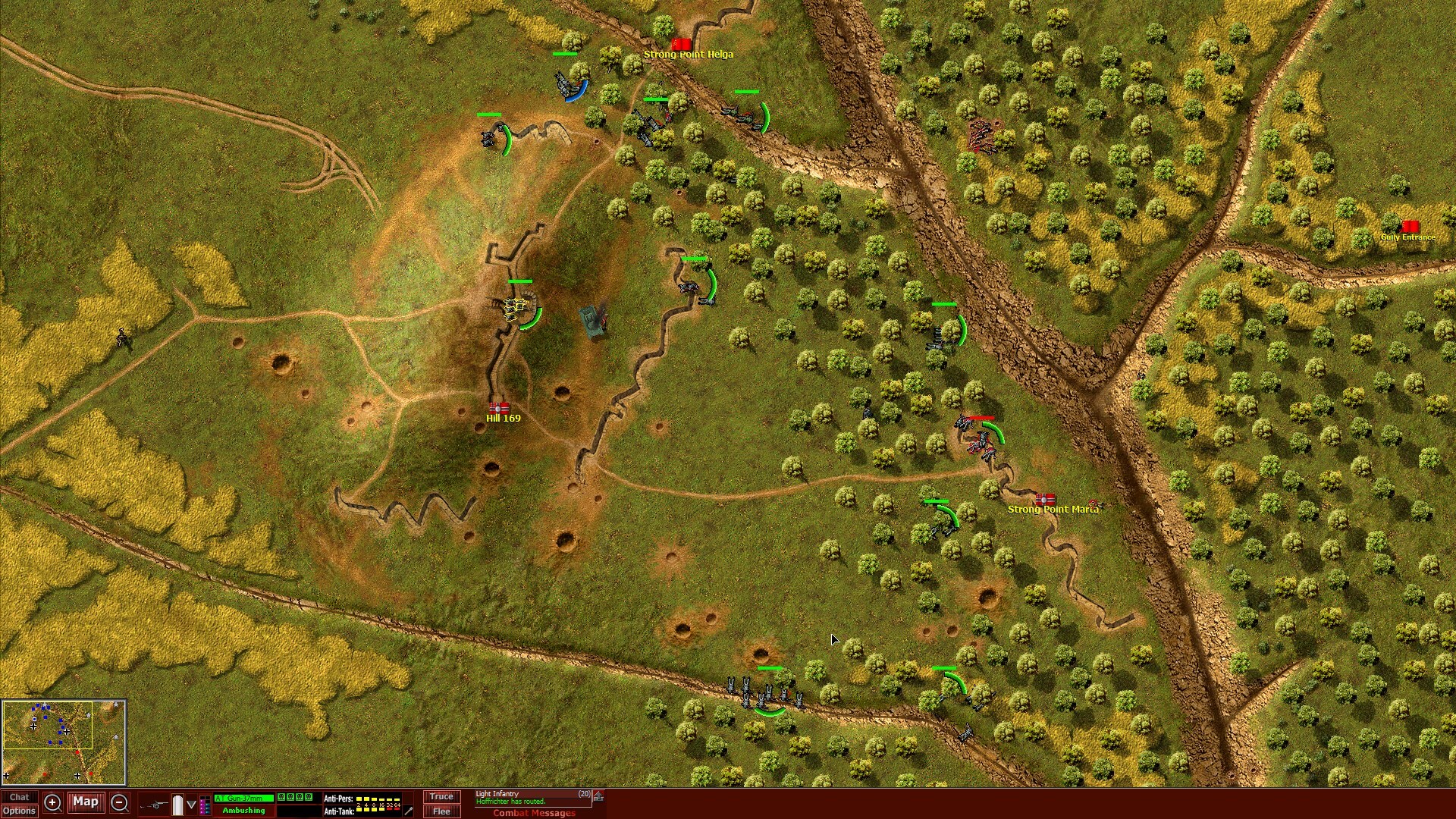Open the chevron dropdown next to the unit column

(x=191, y=803)
